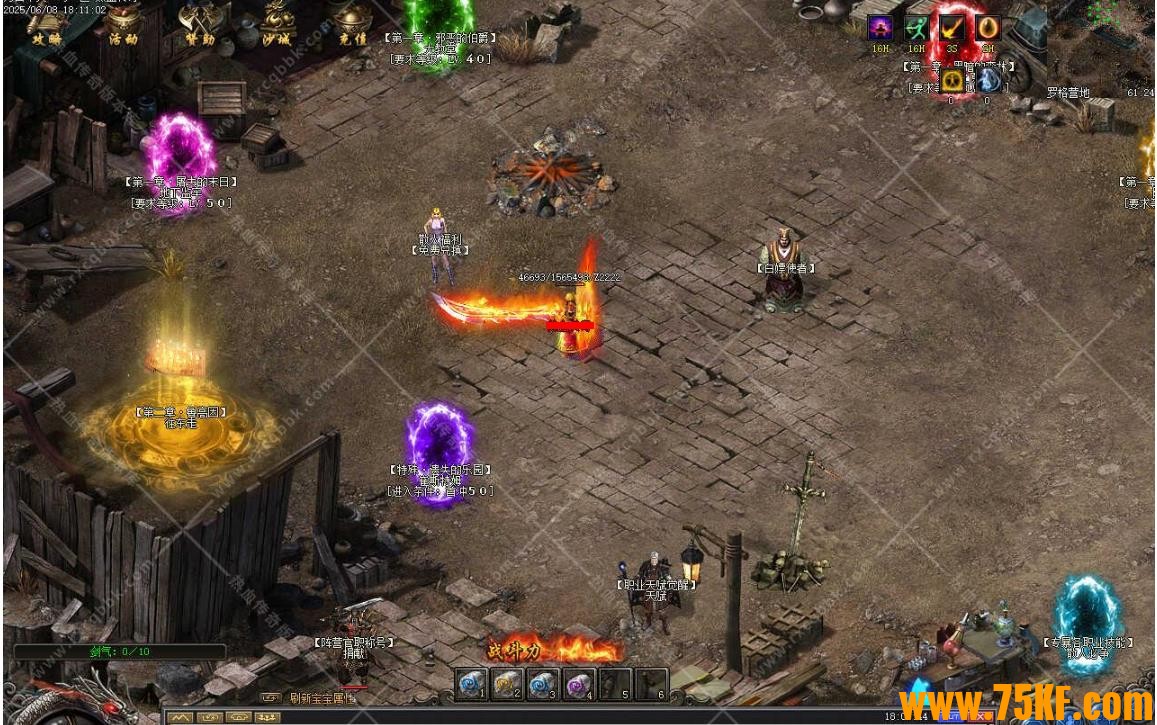
Task: Click the golden skull emblem icon
Action: tap(952, 80)
